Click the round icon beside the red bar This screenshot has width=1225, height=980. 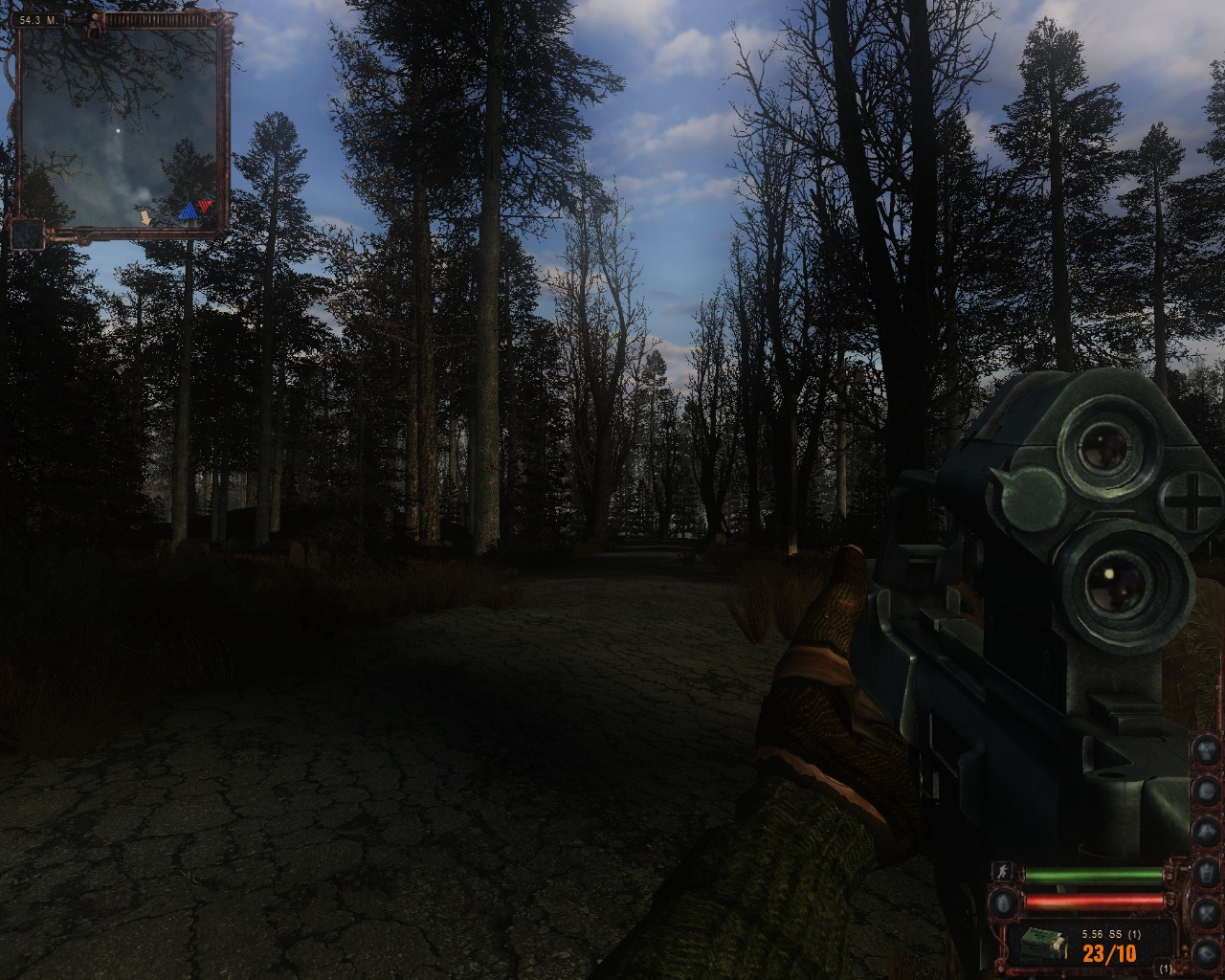coord(1004,901)
